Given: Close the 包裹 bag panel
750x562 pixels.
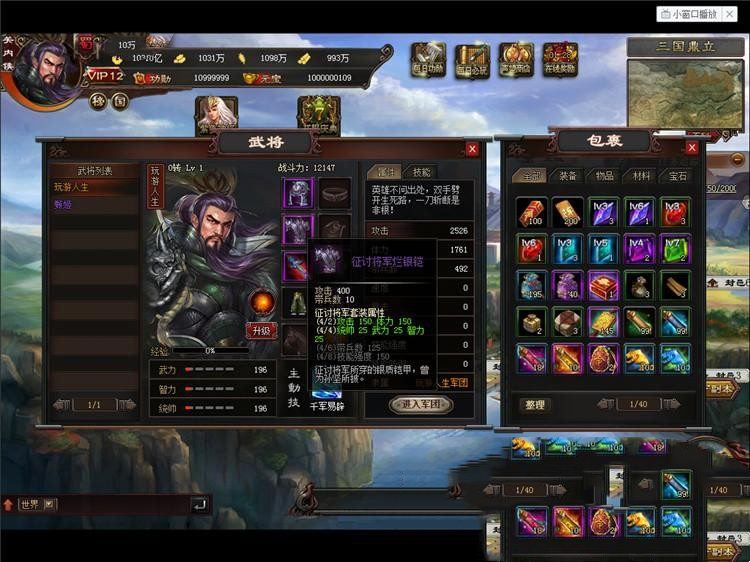Looking at the screenshot, I should (x=692, y=148).
